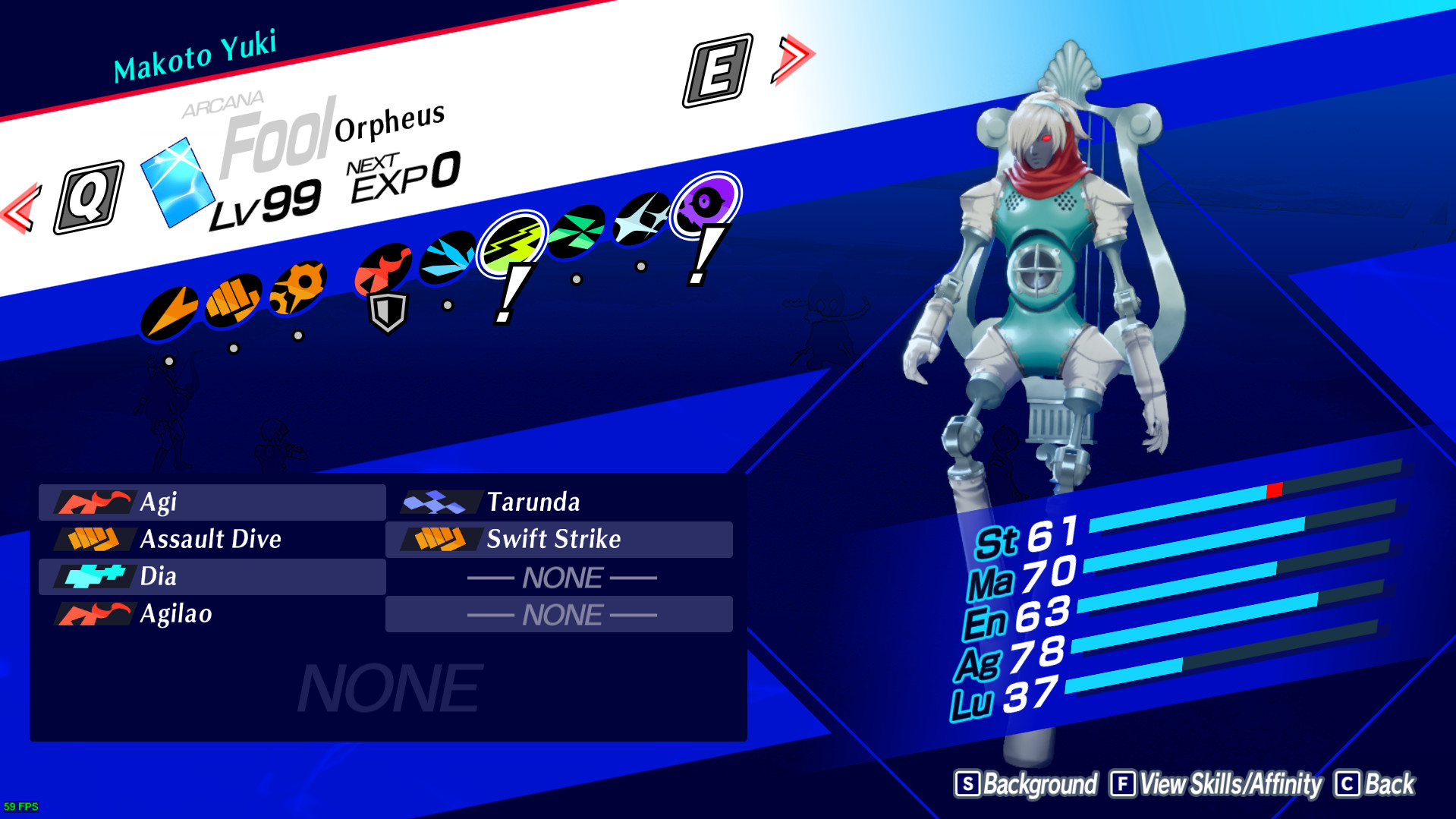Click the dark affinity icon with exclamation mark
1456x819 pixels.
705,203
